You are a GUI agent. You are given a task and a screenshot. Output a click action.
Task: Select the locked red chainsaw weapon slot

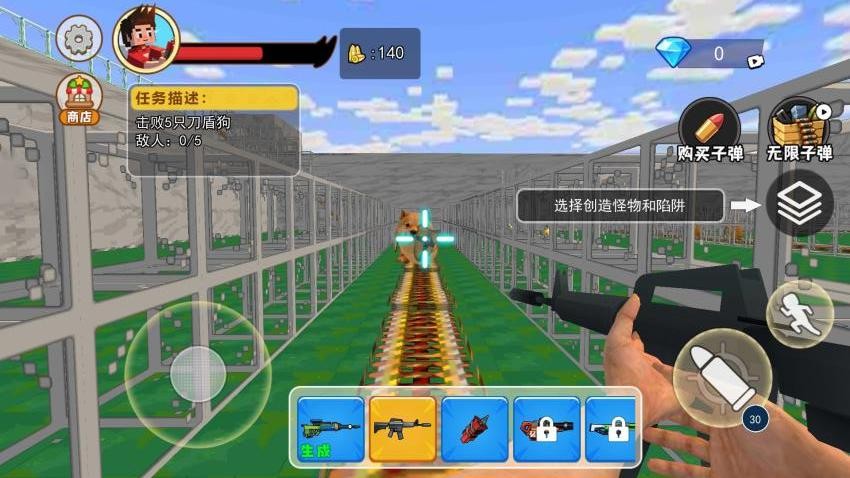pos(546,429)
